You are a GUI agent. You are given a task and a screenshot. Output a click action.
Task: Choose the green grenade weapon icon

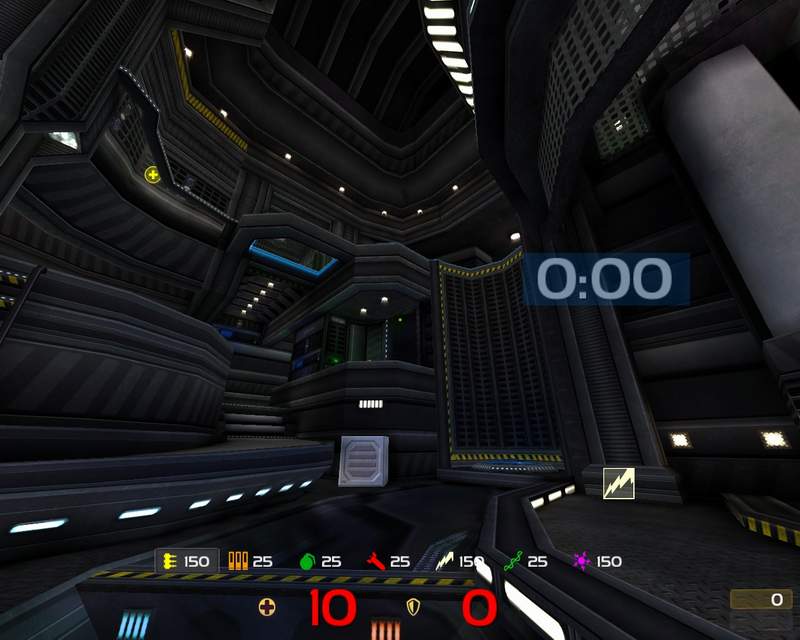pos(307,561)
